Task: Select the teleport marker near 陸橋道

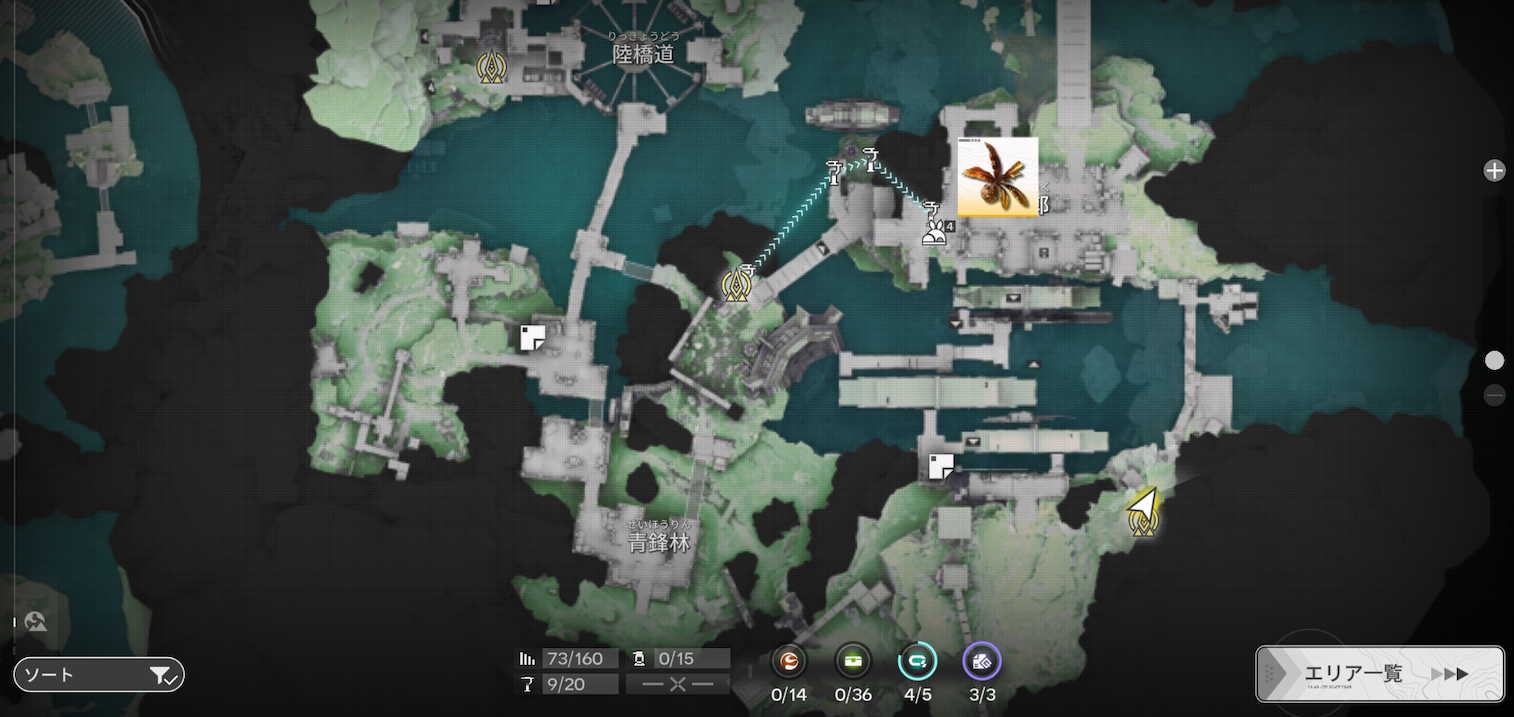Action: point(491,68)
